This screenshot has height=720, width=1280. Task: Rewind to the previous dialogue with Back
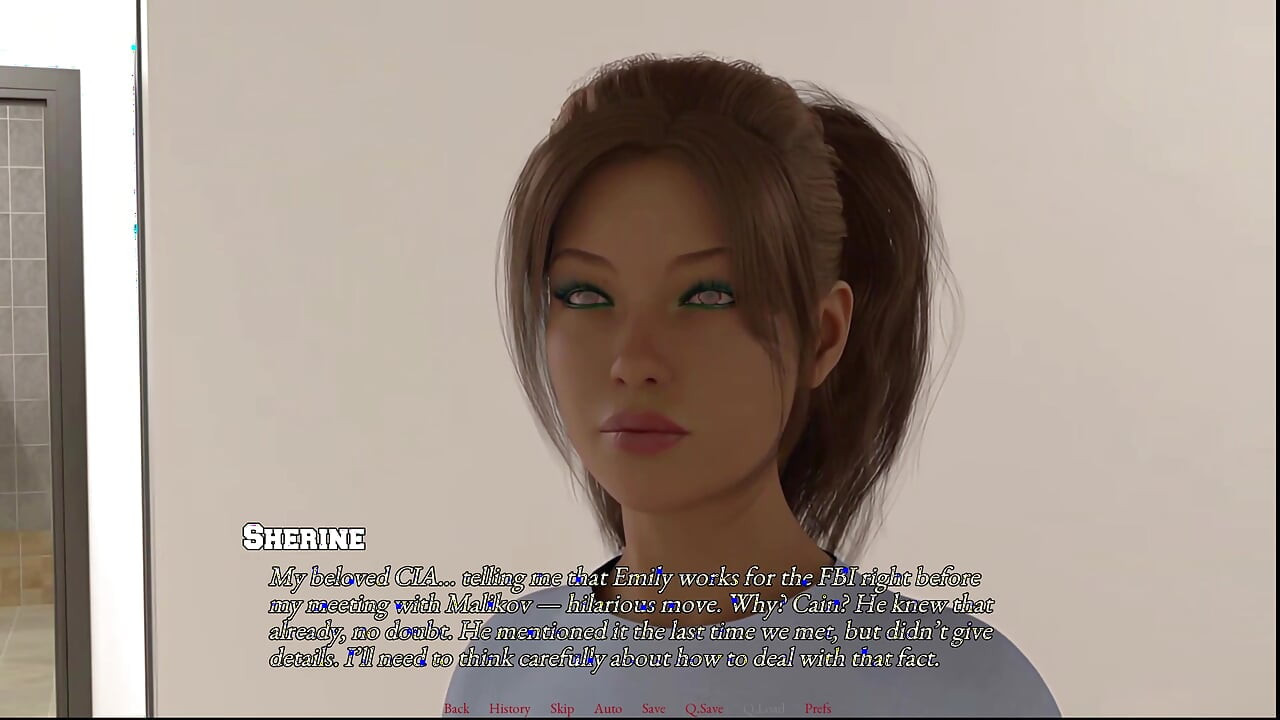tap(456, 708)
